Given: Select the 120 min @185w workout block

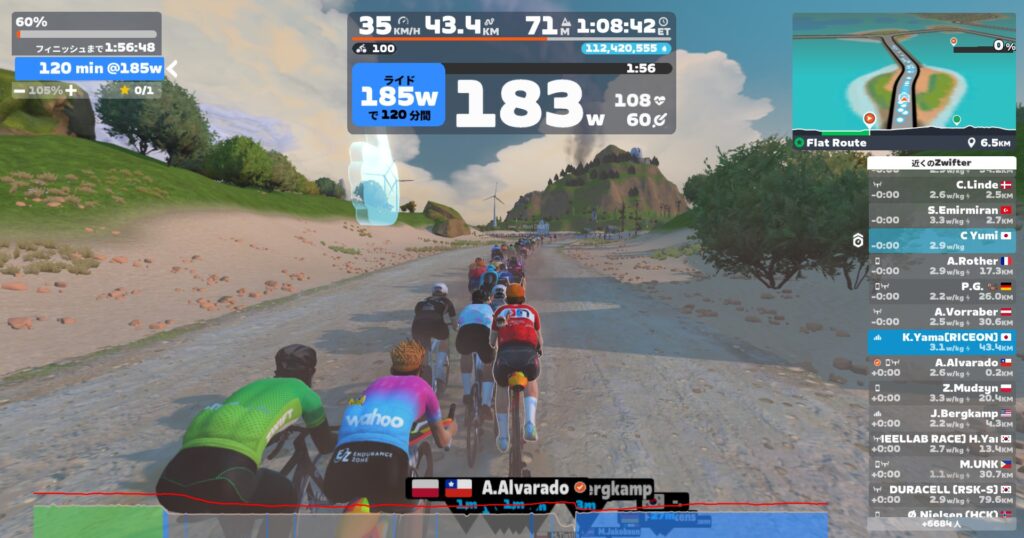Looking at the screenshot, I should point(89,68).
